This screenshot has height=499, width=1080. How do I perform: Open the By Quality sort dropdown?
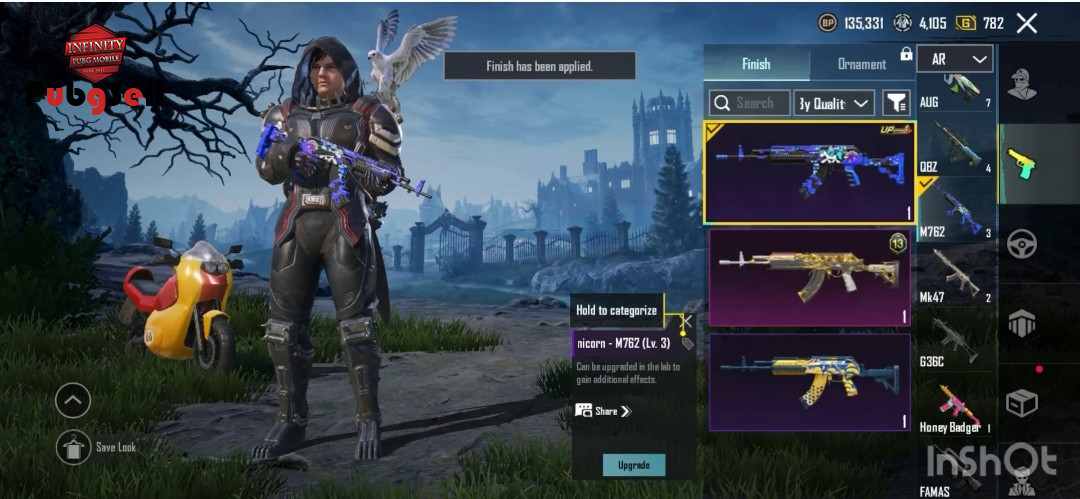pyautogui.click(x=834, y=102)
